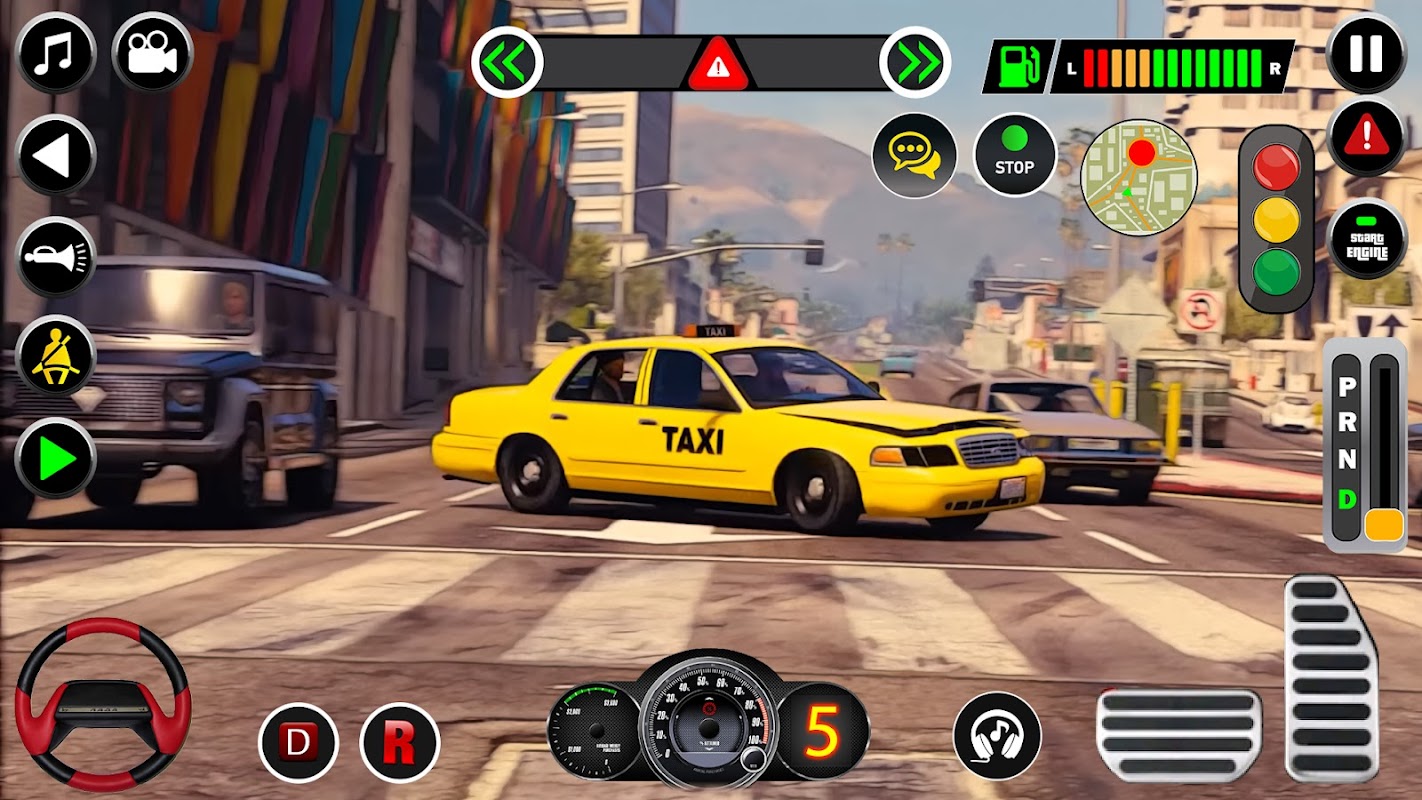
Task: Step on the tall accelerator pedal
Action: pos(1331,678)
